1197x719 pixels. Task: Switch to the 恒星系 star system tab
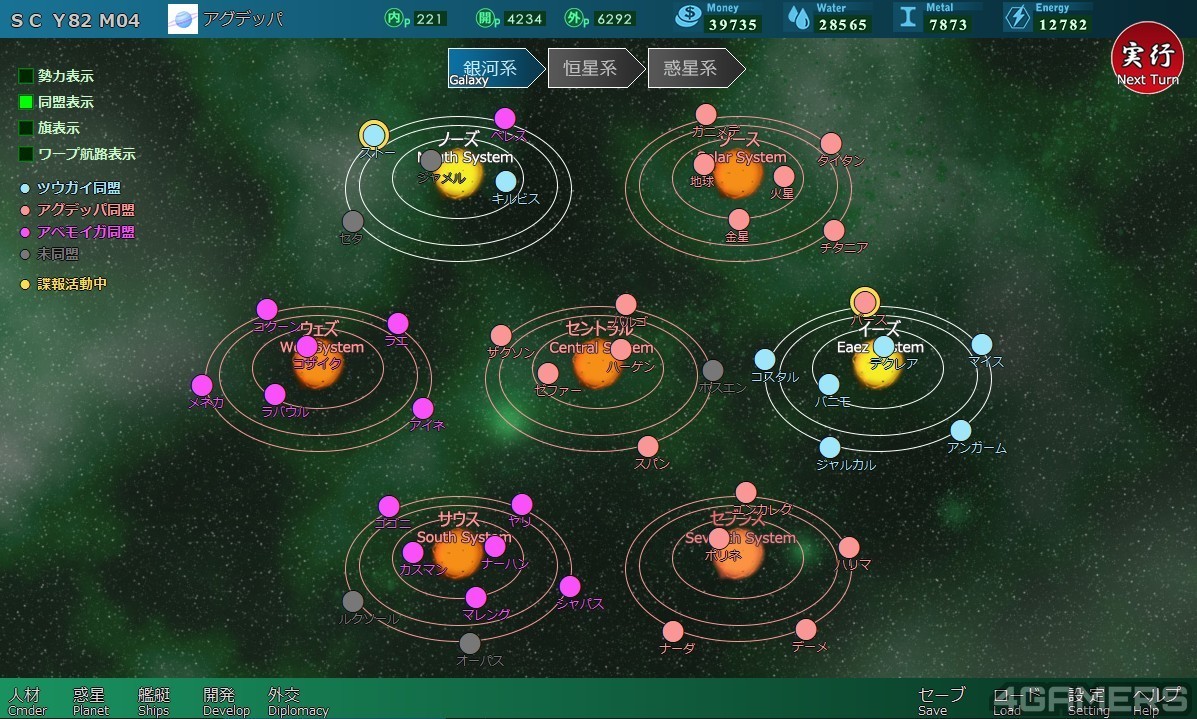coord(590,69)
